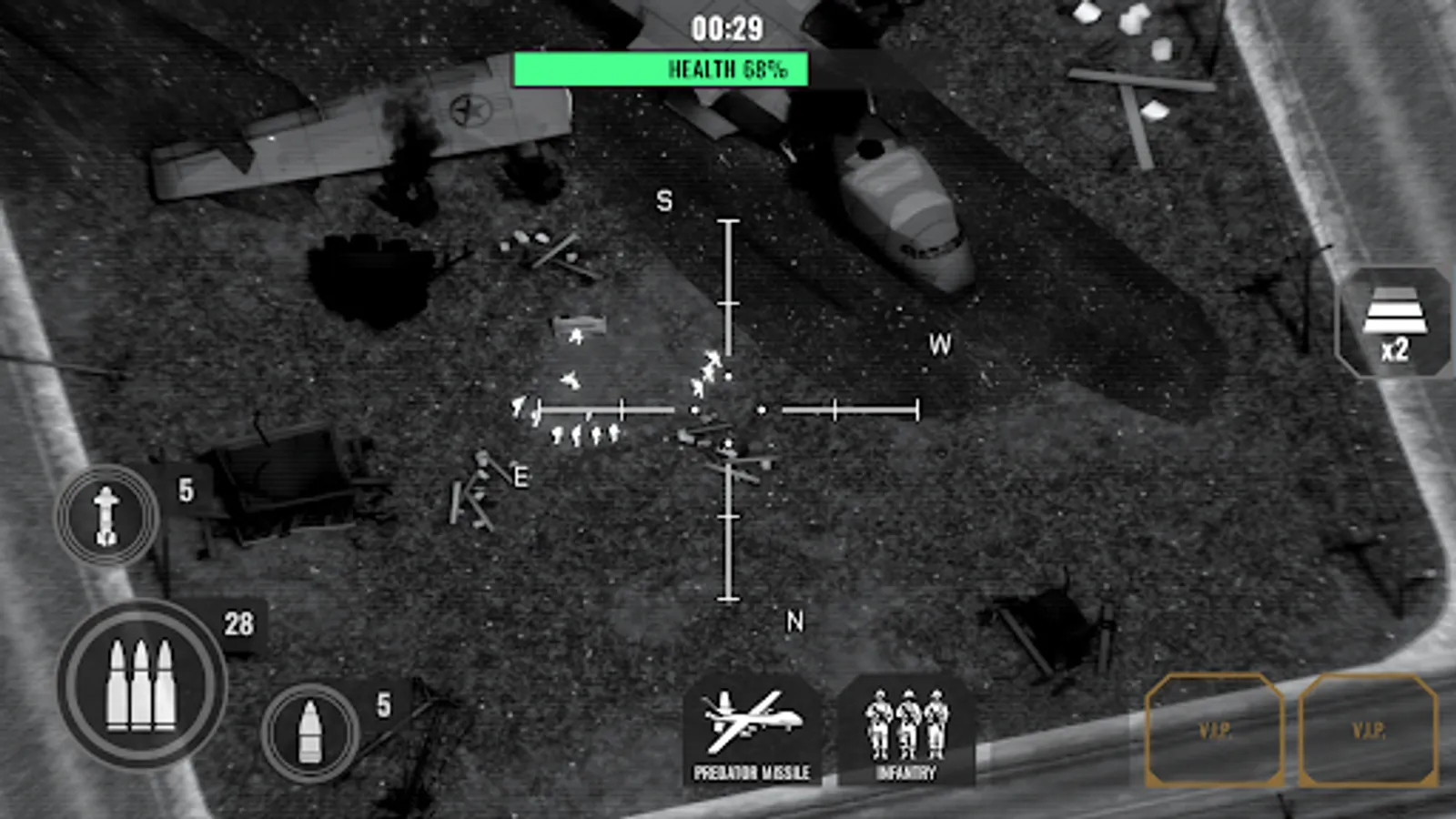Click the center of the targeting crosshair
1456x819 pixels.
pyautogui.click(x=727, y=409)
